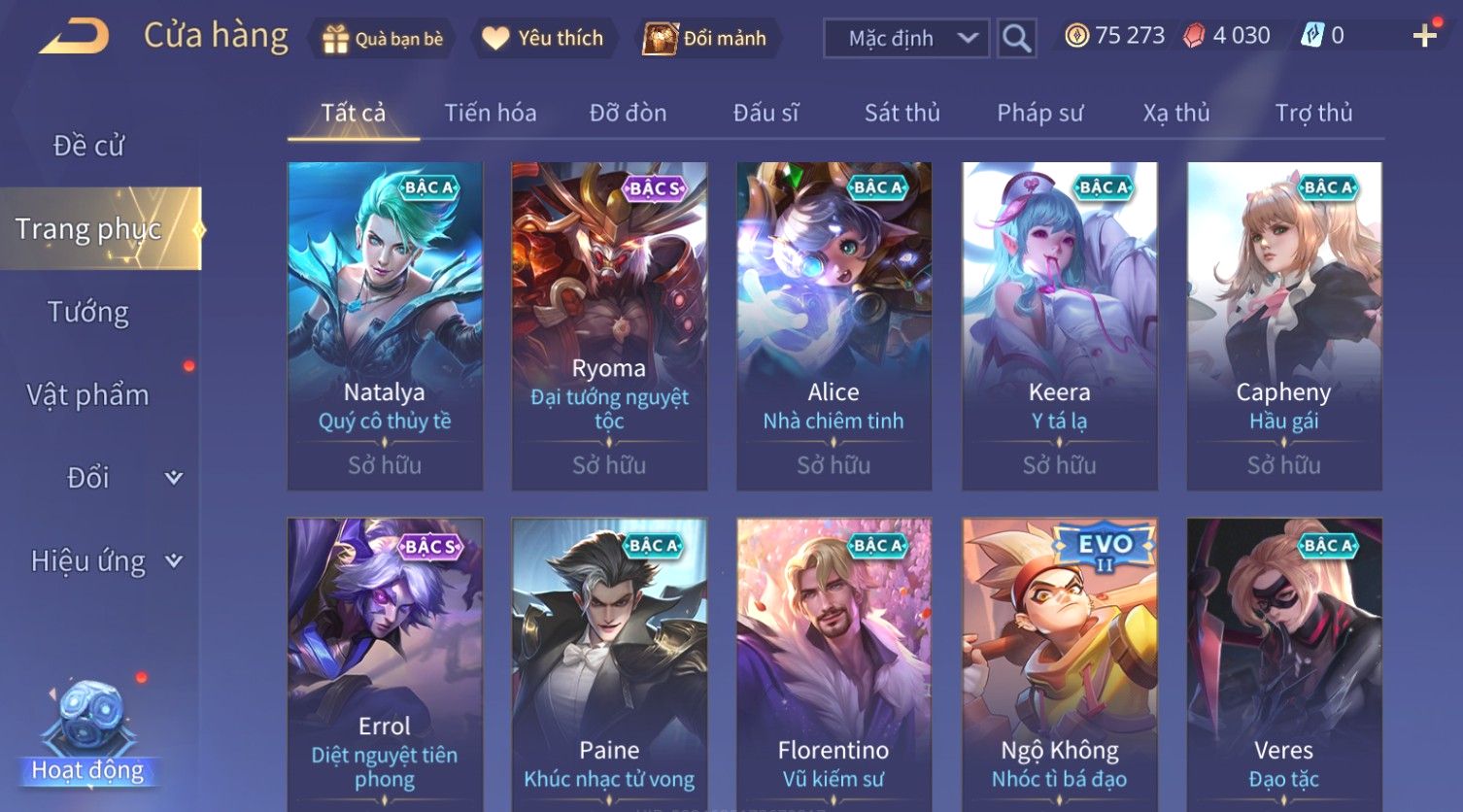
Task: Show the Sát thủ category
Action: point(902,113)
